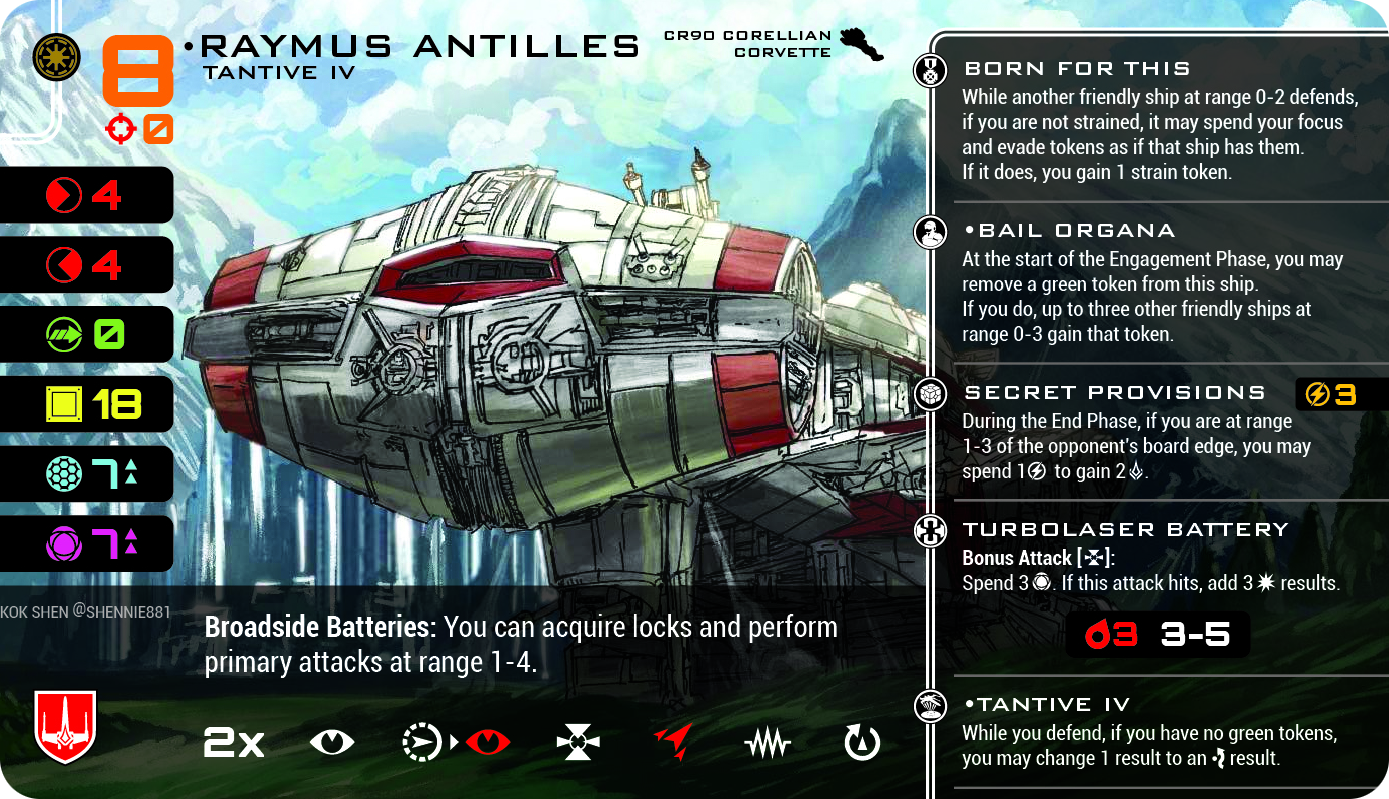
Task: Select the red eye linked focus action
Action: coord(487,742)
